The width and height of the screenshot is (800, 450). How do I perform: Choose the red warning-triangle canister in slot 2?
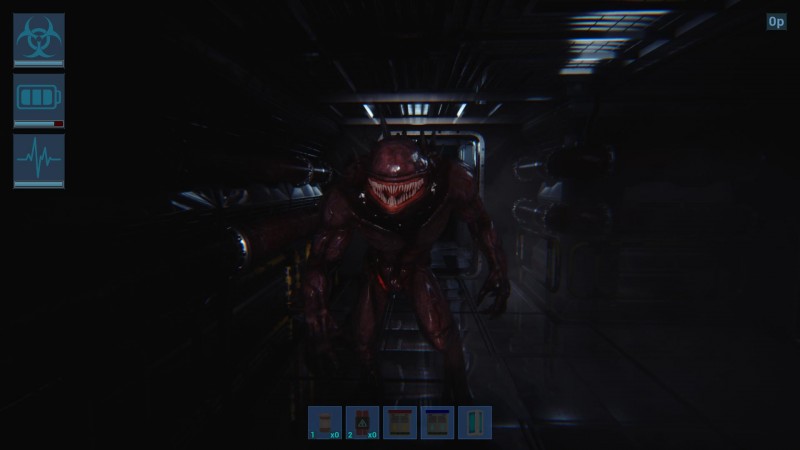[362, 422]
